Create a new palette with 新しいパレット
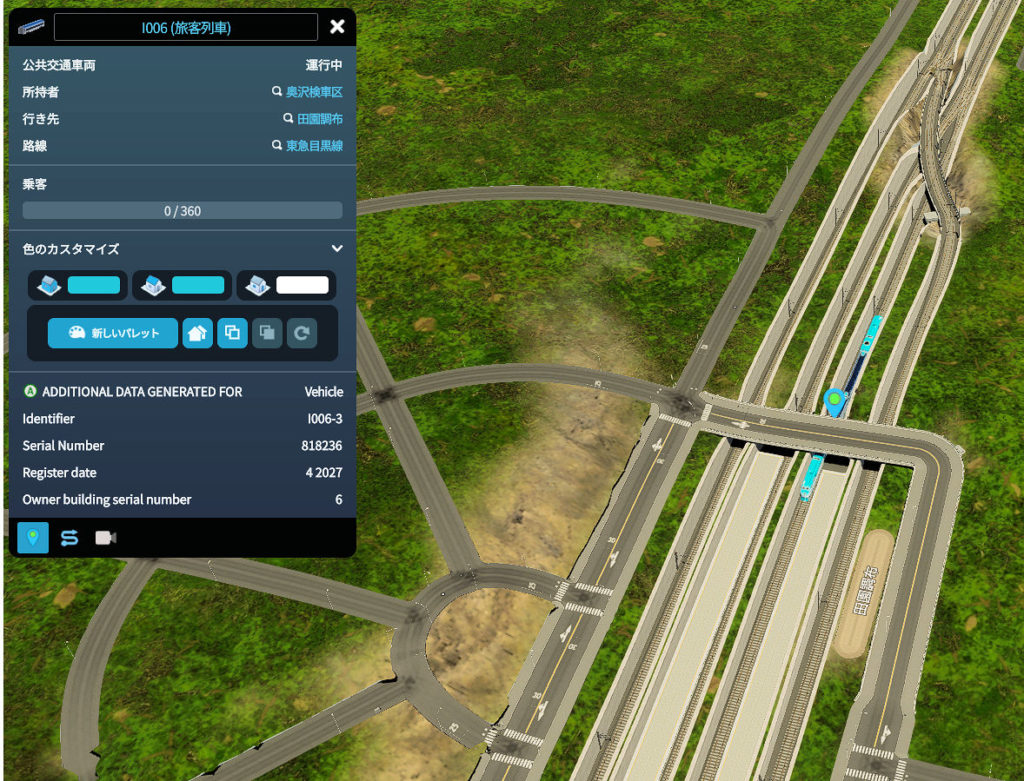 click(113, 333)
